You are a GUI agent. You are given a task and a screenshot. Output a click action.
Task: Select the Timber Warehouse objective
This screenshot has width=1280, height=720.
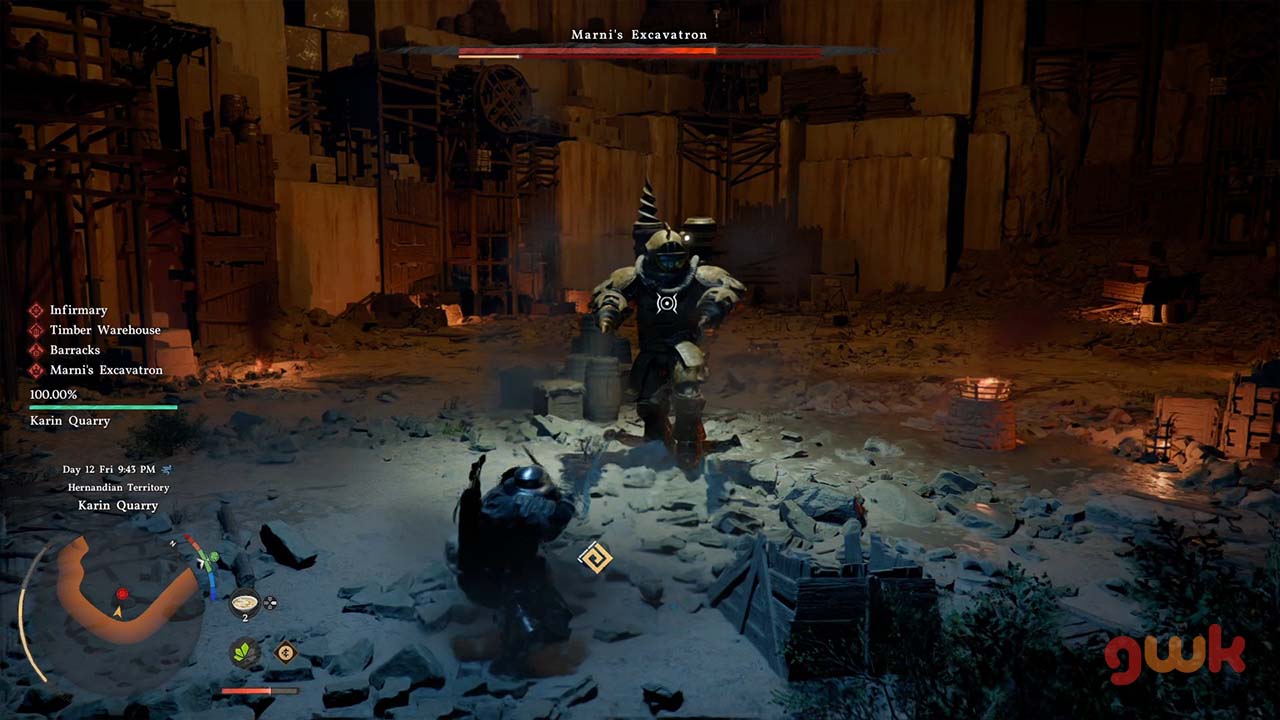[104, 330]
